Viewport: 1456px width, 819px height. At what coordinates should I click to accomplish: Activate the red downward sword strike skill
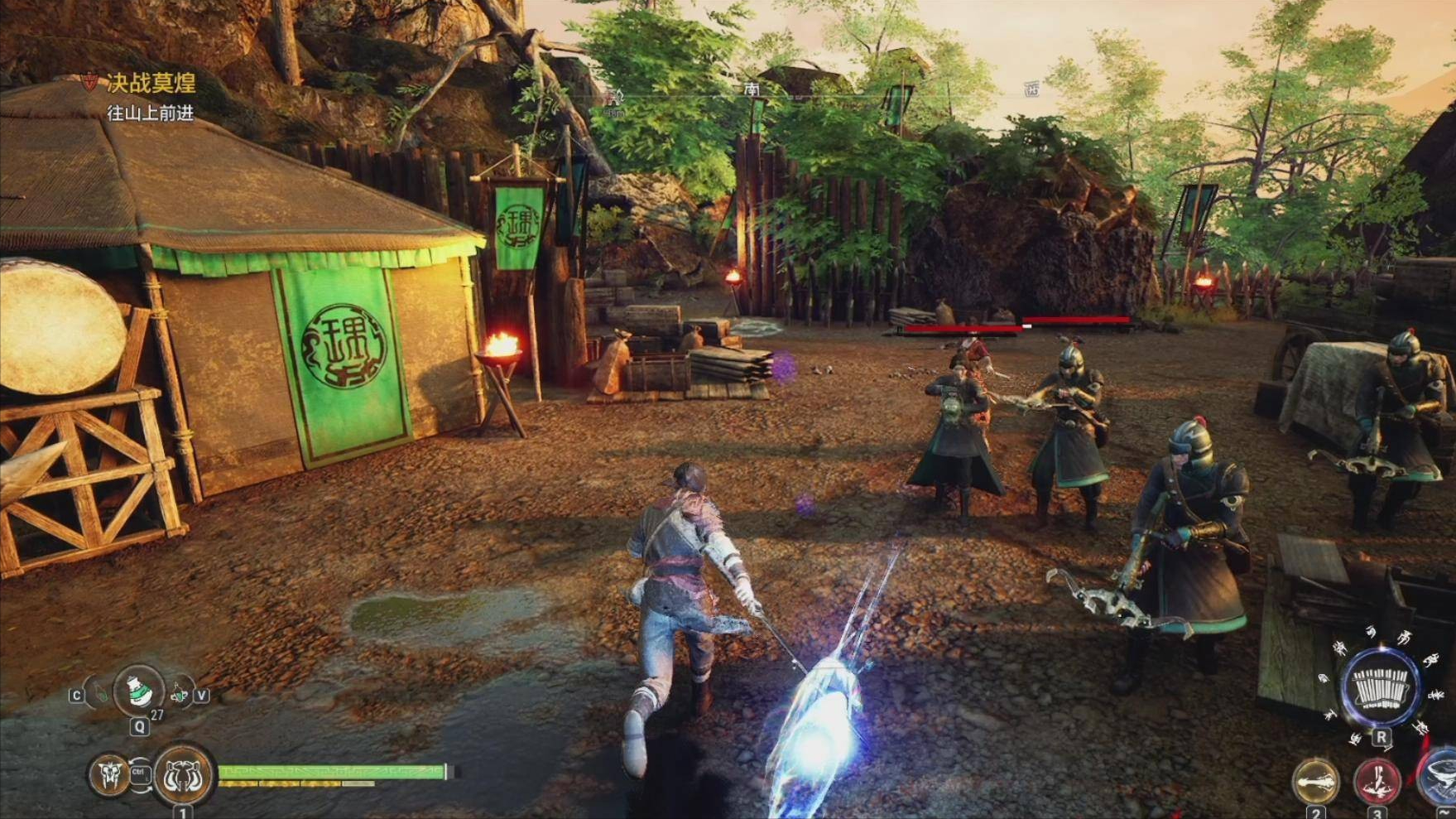(1377, 780)
